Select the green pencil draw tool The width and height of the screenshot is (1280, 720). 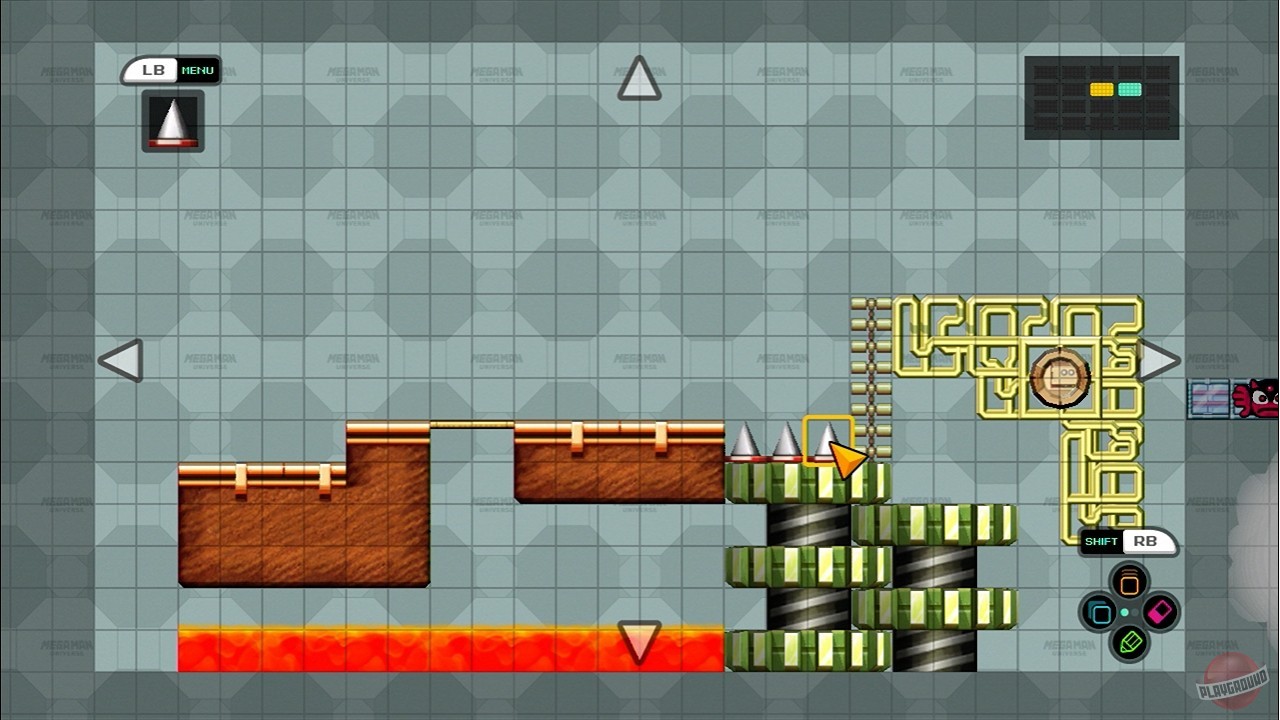pyautogui.click(x=1130, y=643)
